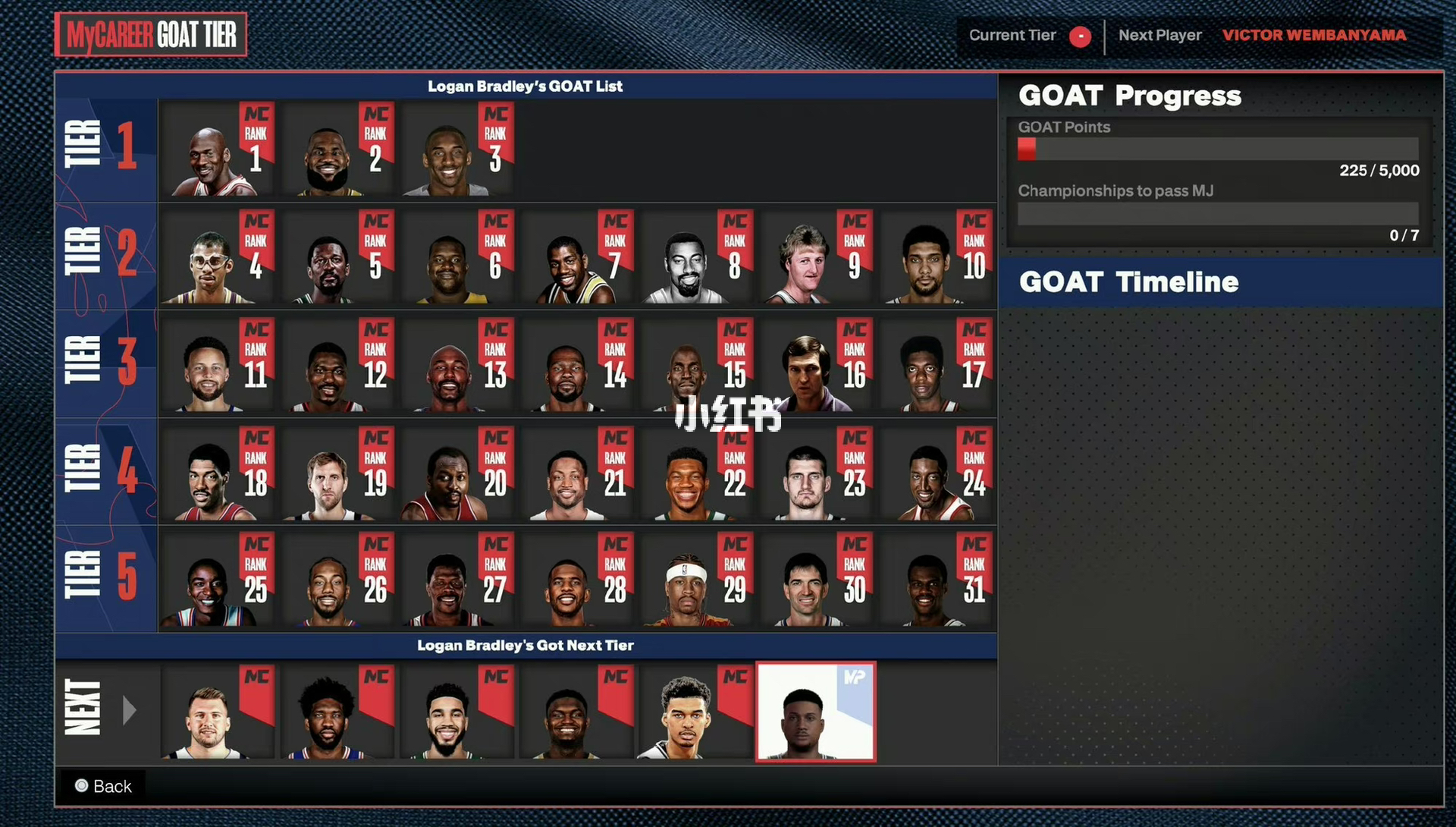Click the Next Player name Victor Wembanyama

click(1313, 35)
